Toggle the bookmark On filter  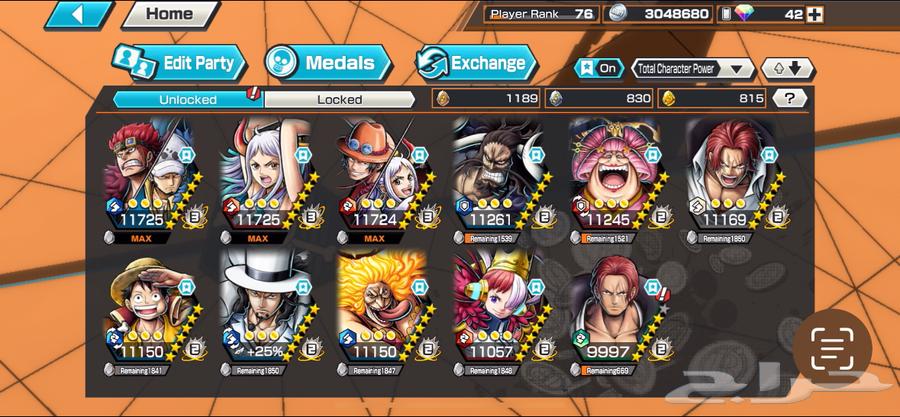coord(598,68)
